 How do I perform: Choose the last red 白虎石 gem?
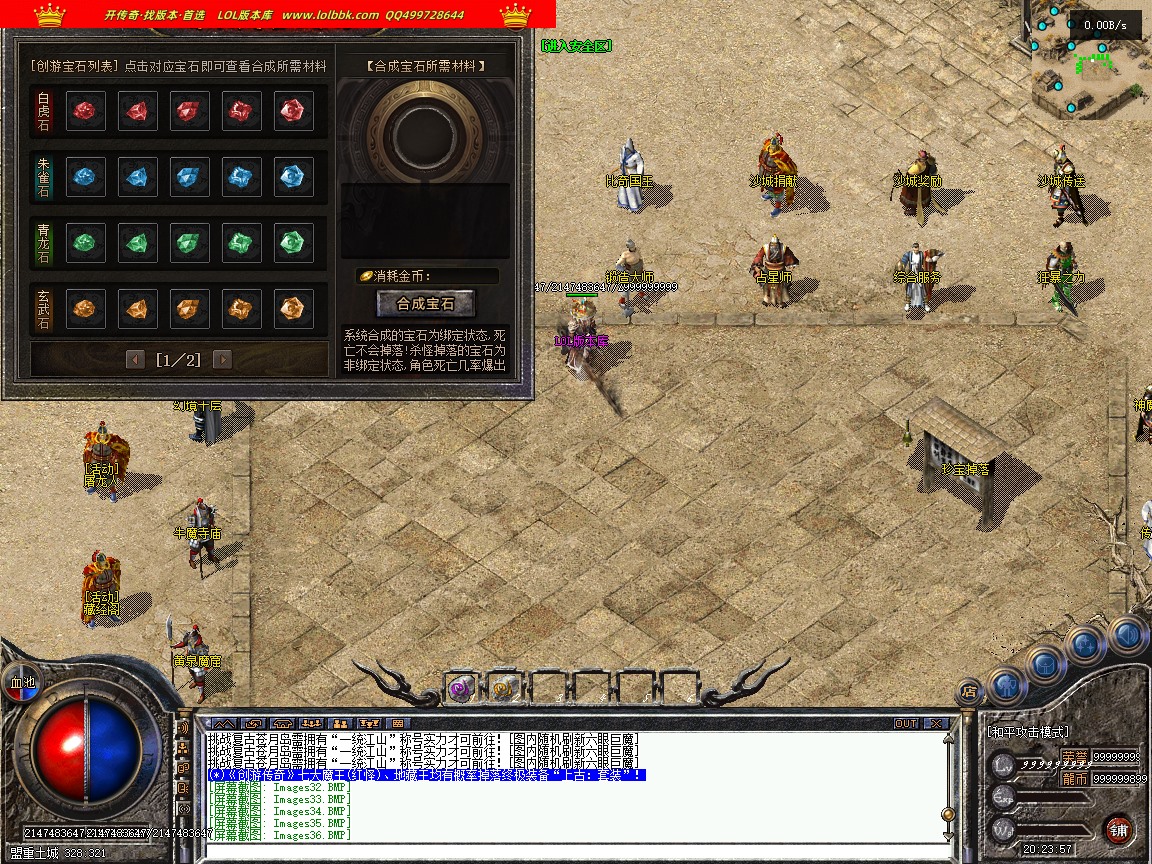[x=293, y=111]
